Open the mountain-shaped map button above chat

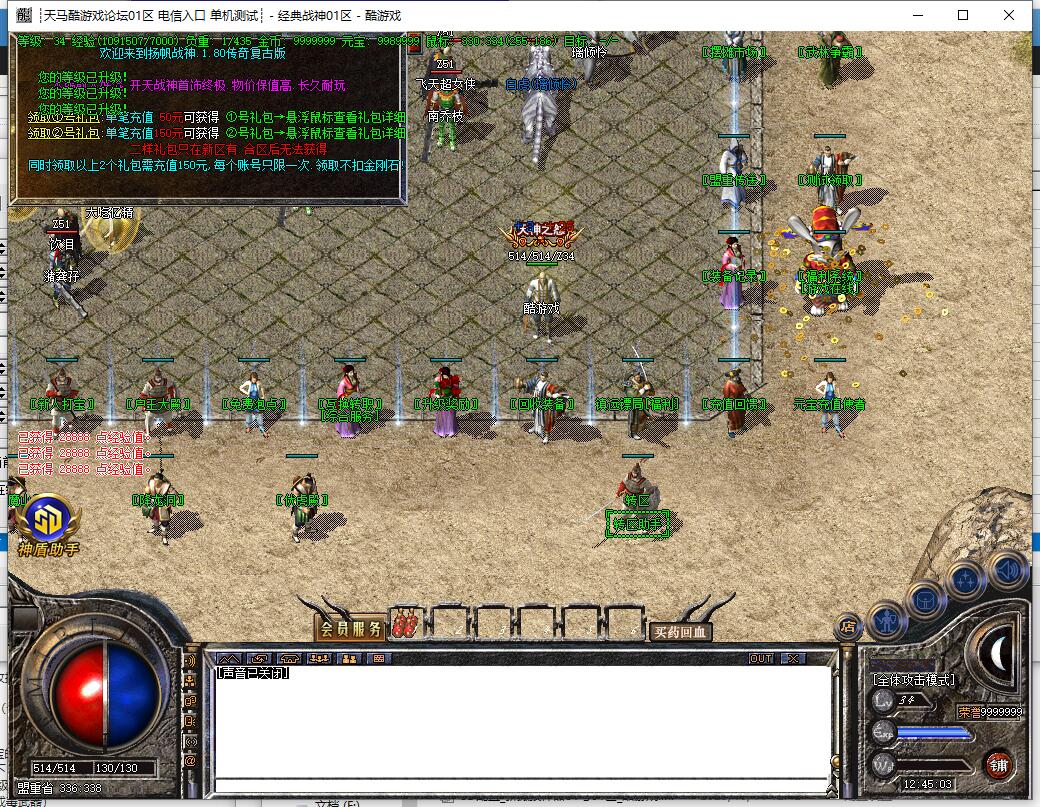[x=229, y=659]
